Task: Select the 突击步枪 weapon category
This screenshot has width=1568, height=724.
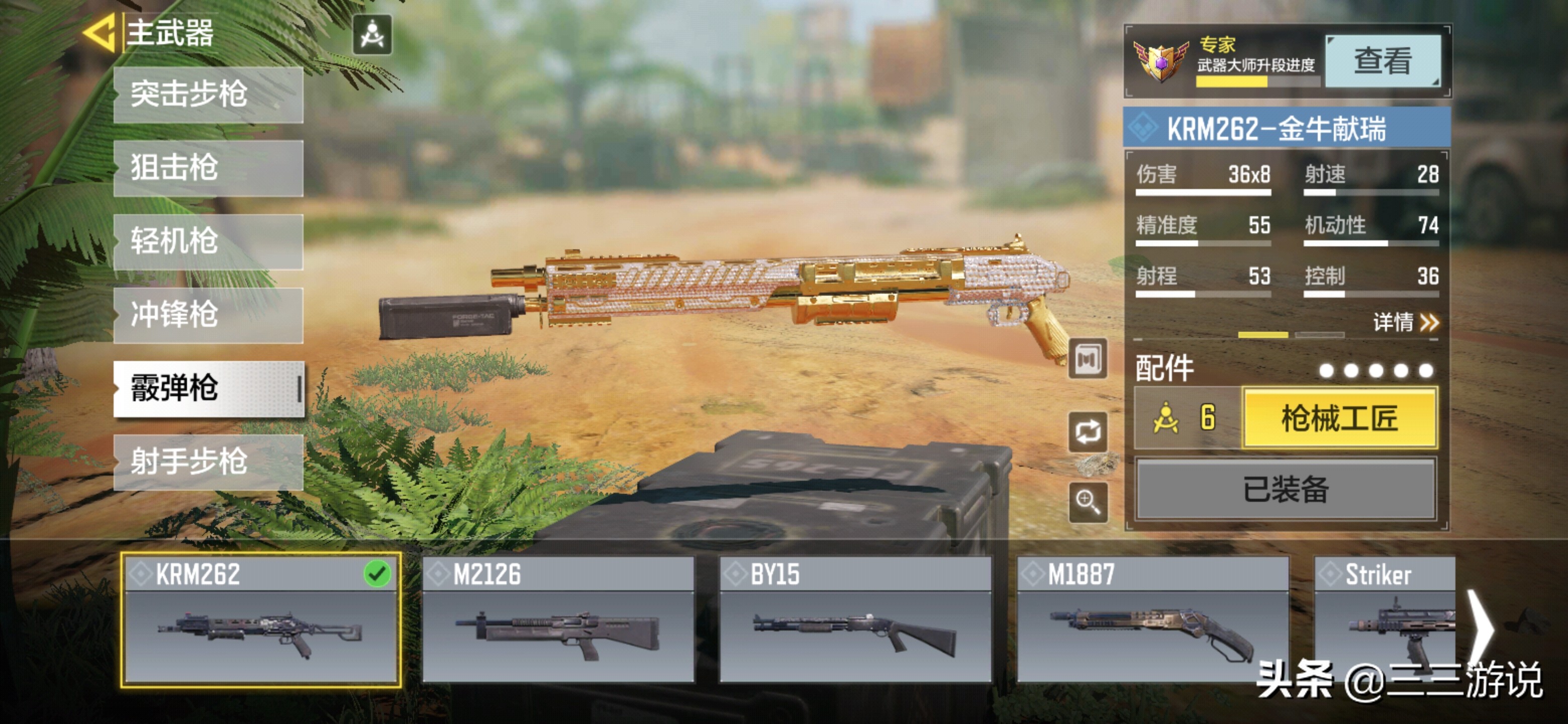Action: pos(208,95)
